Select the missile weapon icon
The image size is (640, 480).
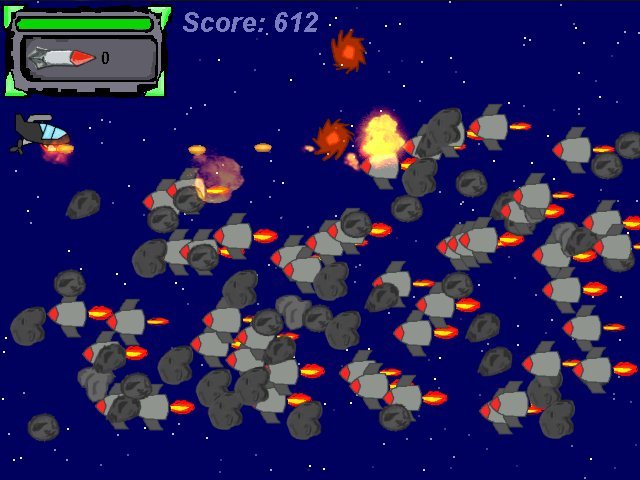point(61,58)
